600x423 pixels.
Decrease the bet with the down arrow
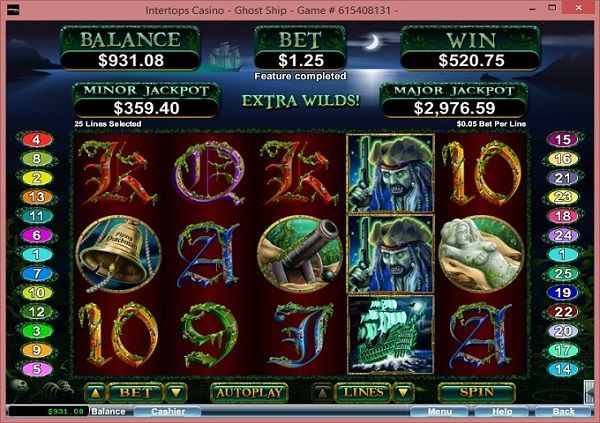(175, 392)
